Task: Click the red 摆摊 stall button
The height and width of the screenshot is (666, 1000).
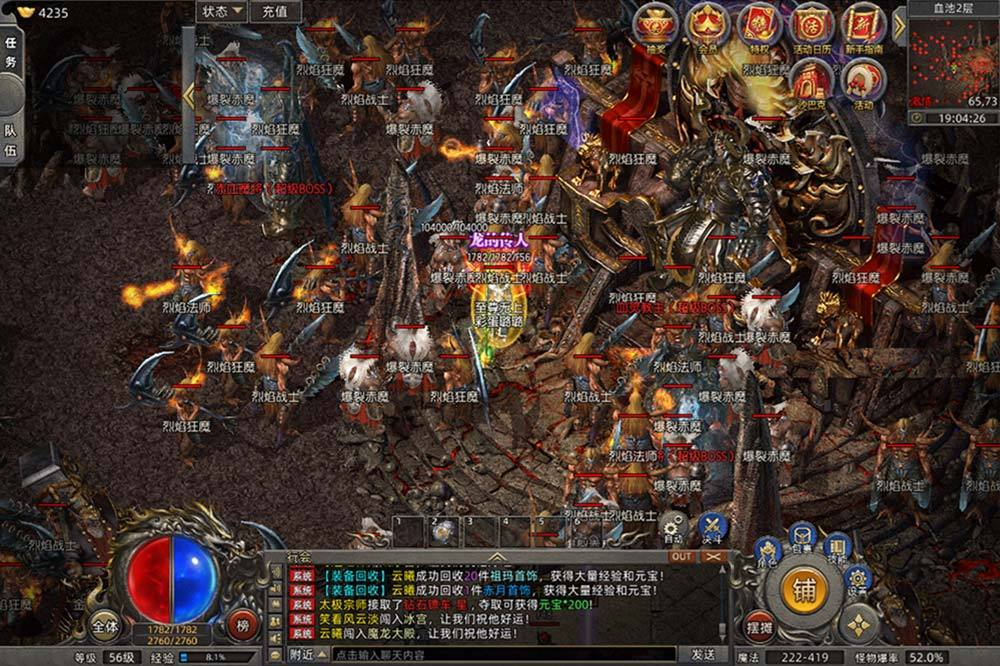Action: [x=761, y=625]
